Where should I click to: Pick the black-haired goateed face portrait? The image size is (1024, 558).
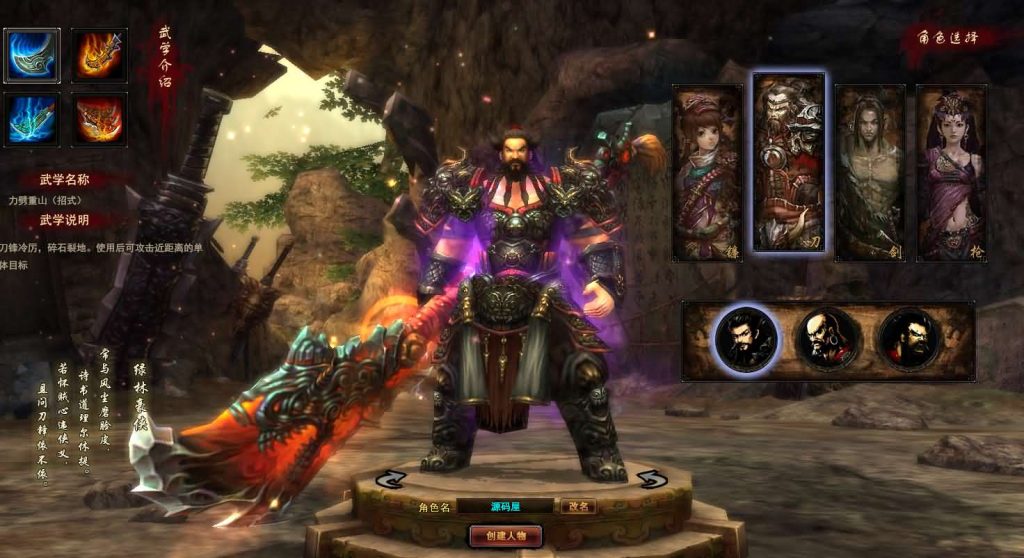[x=745, y=339]
